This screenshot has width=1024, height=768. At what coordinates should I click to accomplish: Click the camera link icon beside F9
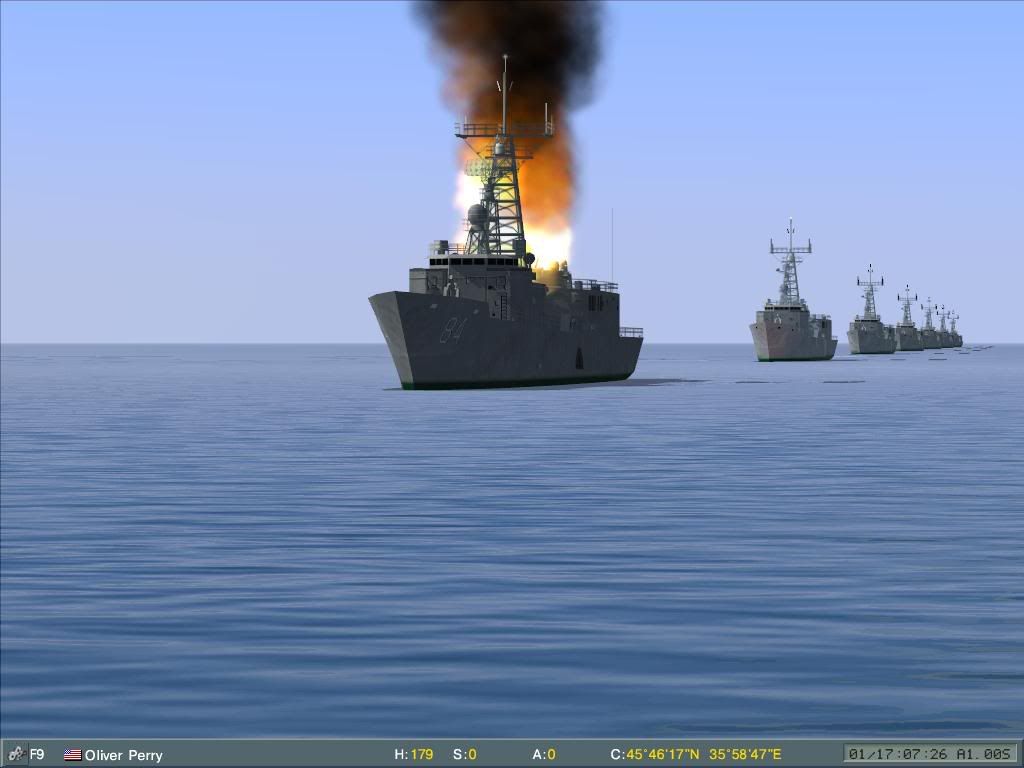point(16,754)
